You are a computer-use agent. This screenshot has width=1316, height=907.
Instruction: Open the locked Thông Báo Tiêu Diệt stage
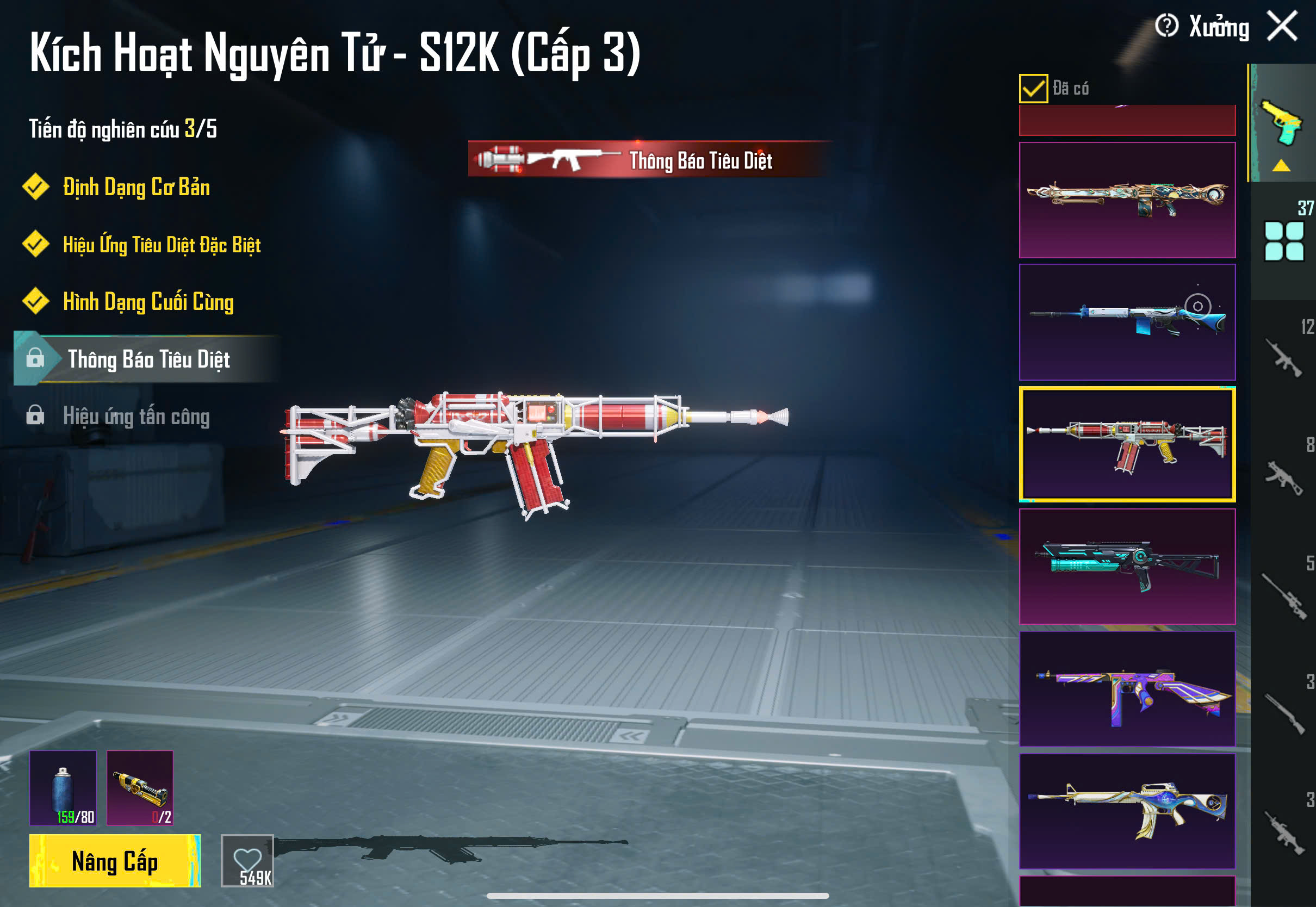tap(148, 359)
